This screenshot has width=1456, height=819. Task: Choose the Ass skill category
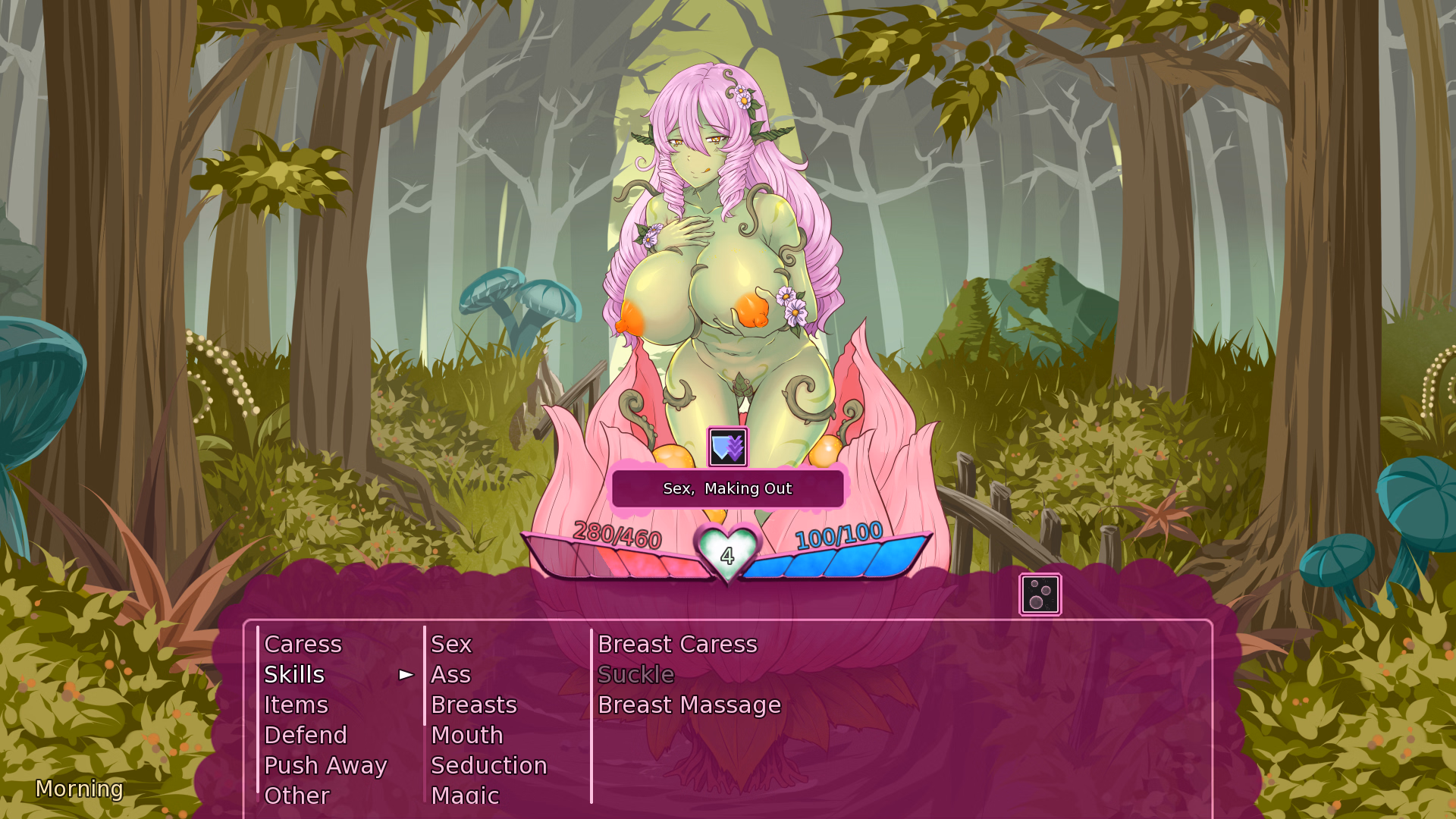450,674
